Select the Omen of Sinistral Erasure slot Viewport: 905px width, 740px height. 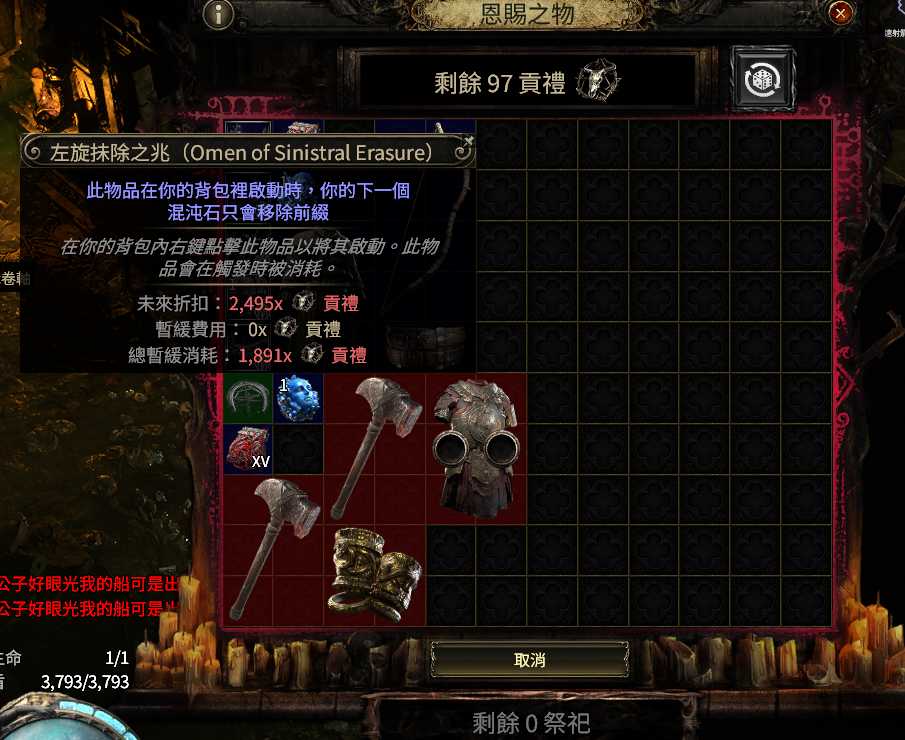[247, 397]
